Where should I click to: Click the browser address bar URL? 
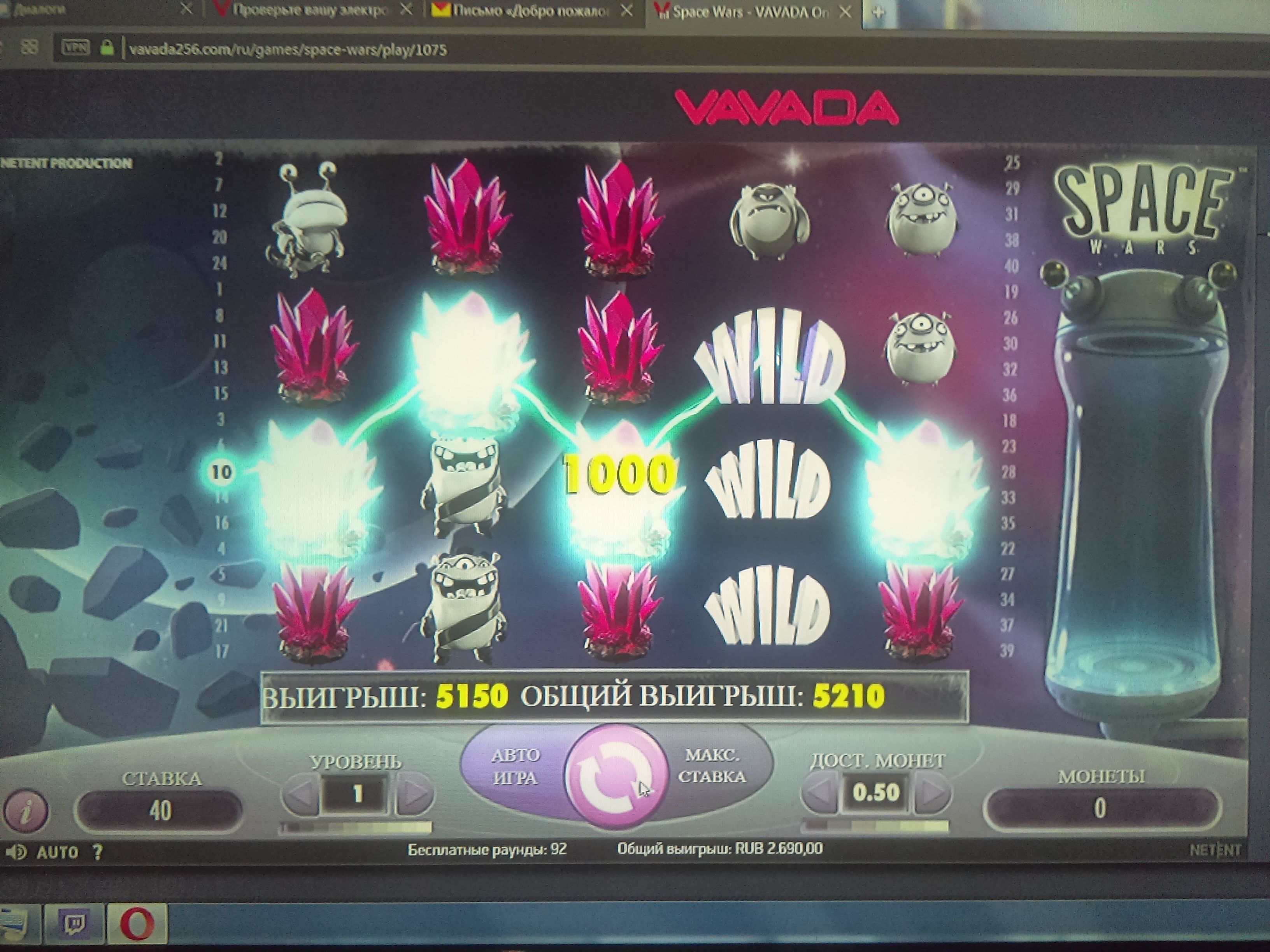[288, 50]
